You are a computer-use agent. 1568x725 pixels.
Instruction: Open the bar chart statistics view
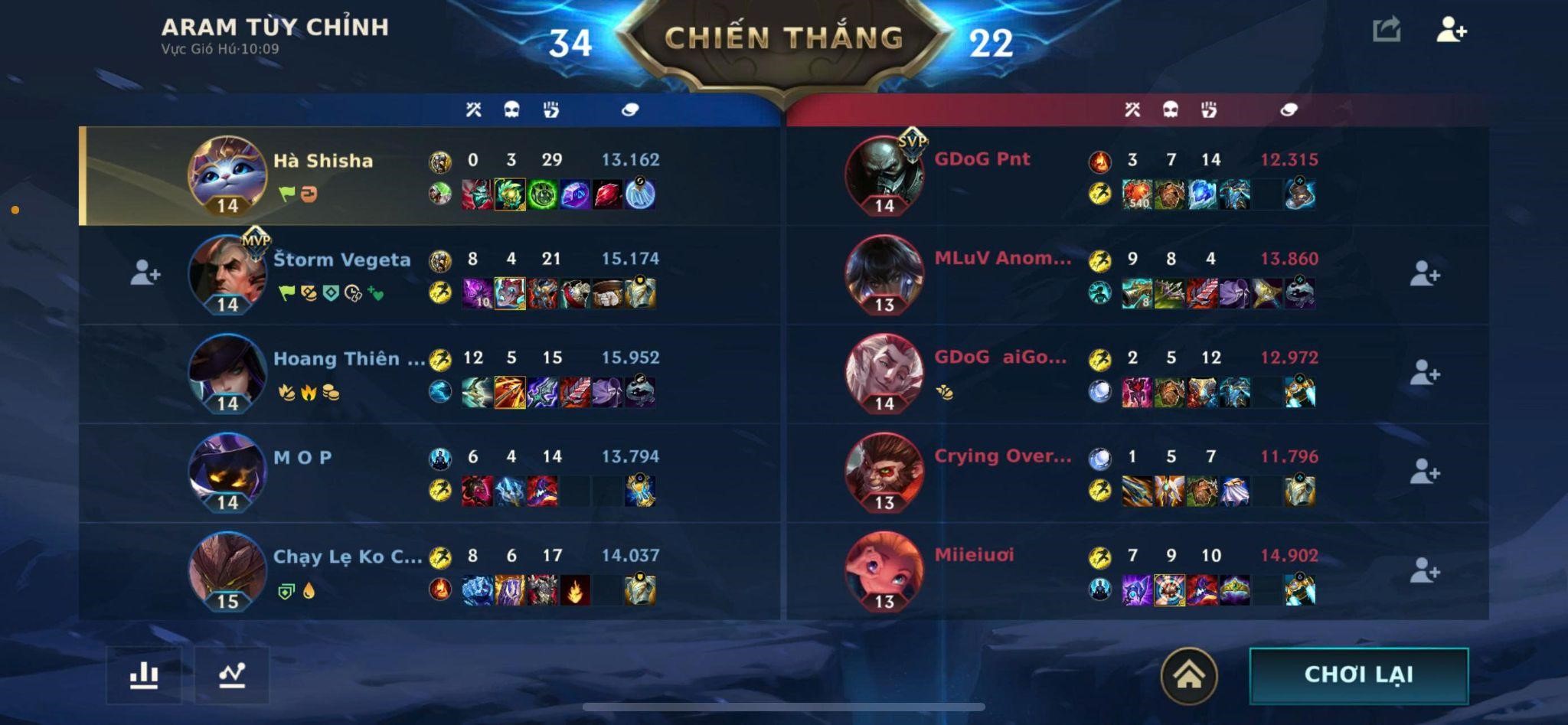point(144,675)
